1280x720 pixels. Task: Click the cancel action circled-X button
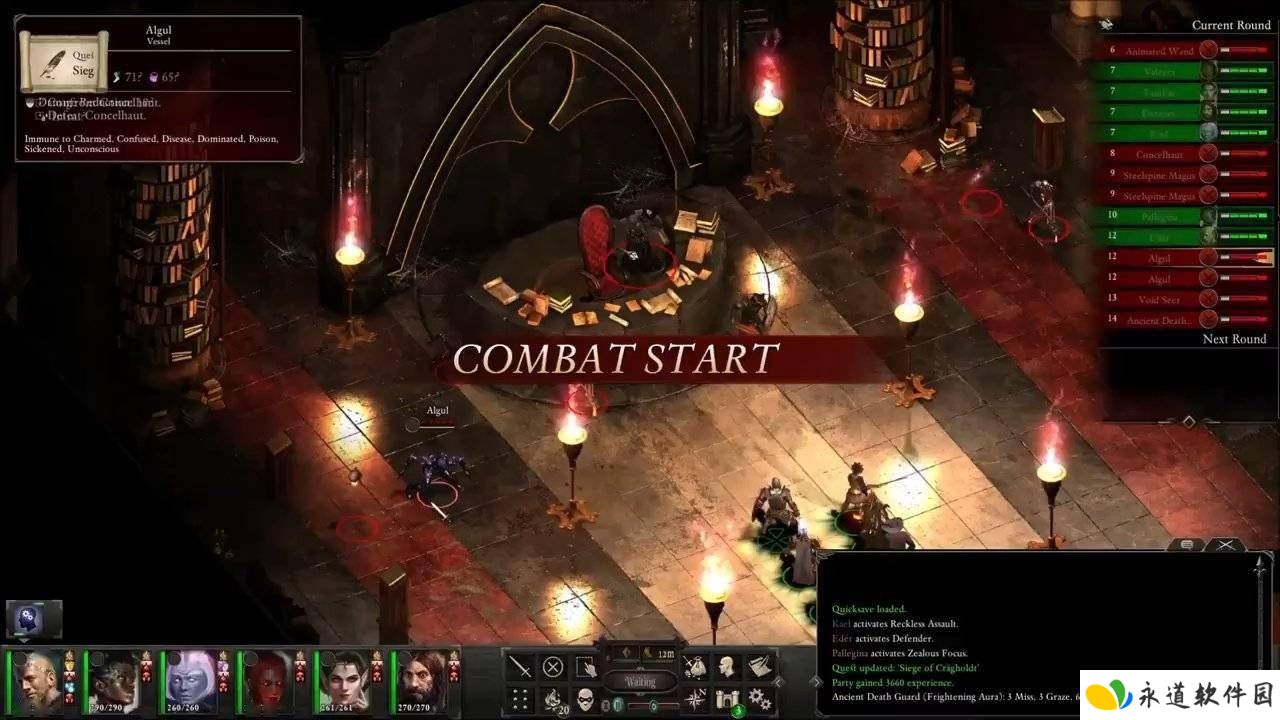coord(553,667)
